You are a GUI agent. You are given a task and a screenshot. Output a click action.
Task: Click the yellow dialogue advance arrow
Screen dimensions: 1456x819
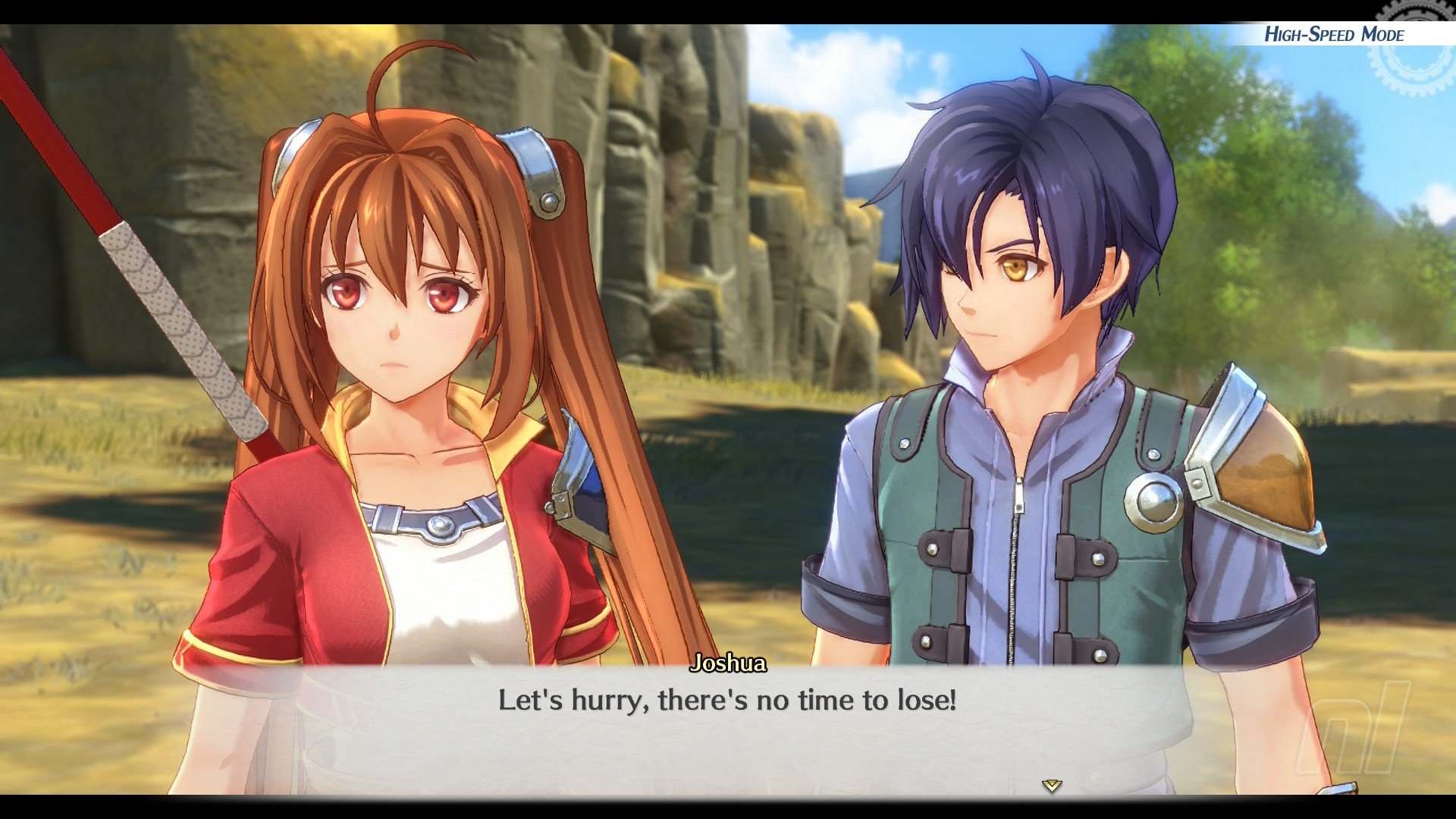(x=1051, y=786)
